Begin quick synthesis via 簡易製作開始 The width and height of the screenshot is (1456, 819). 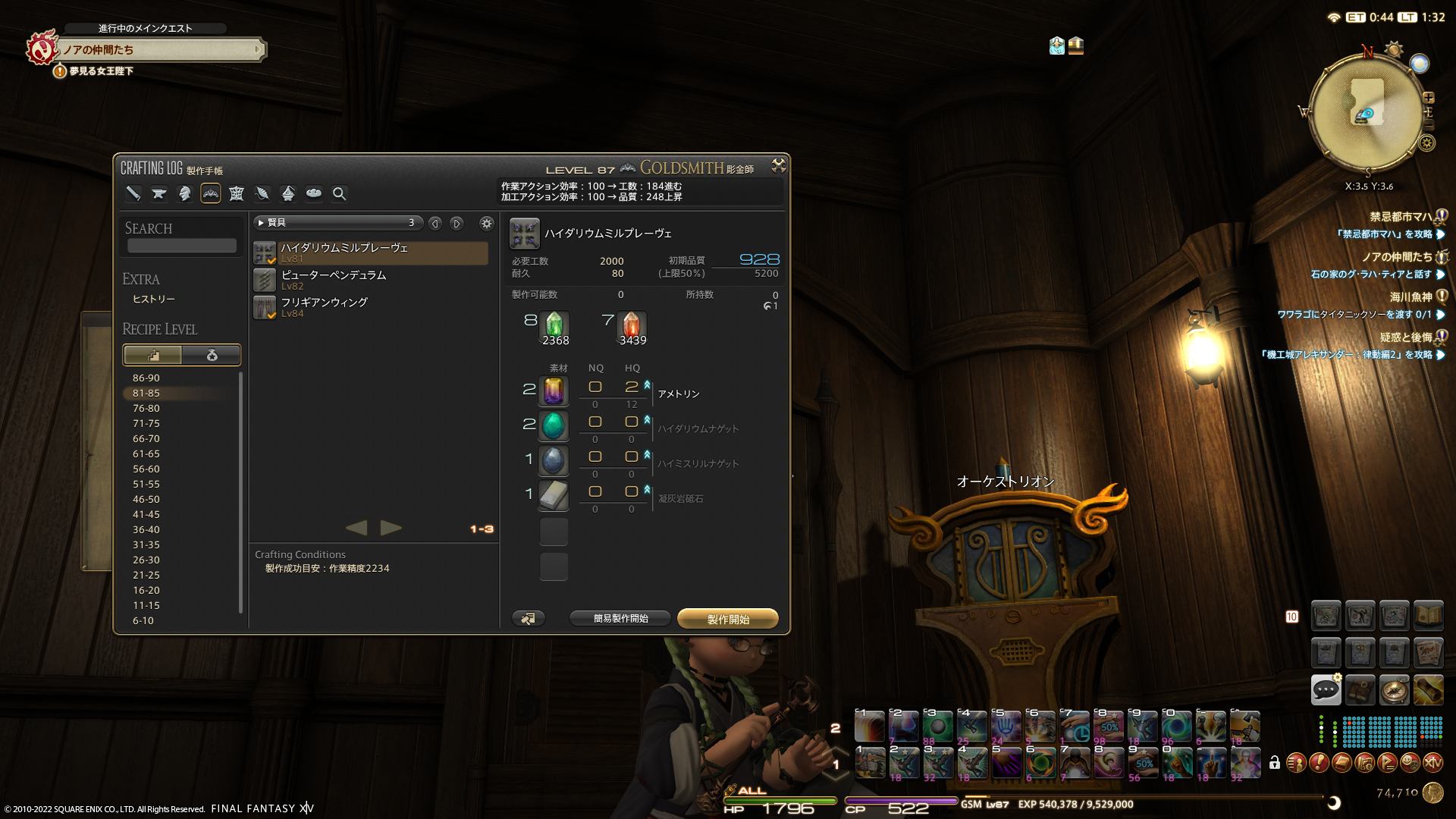point(620,619)
